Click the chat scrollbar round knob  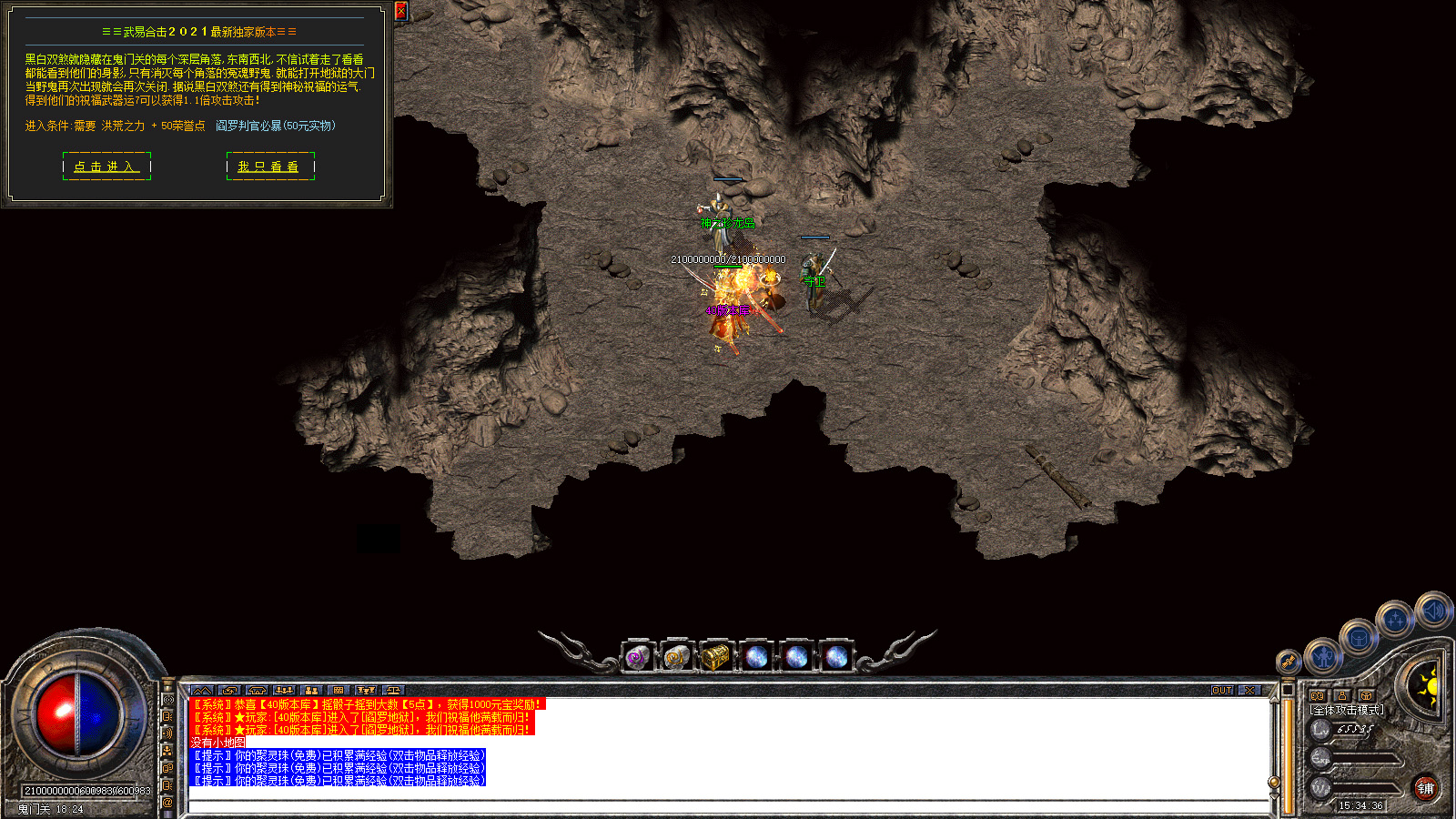tap(1274, 783)
